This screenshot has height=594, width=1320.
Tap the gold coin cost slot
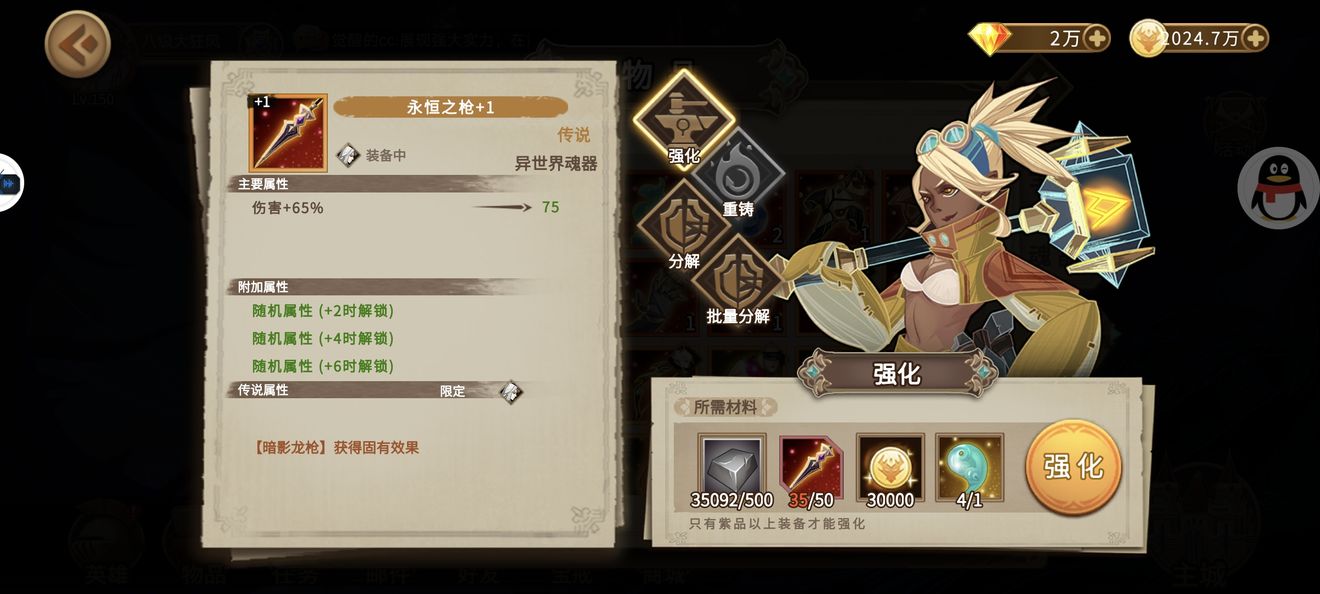click(890, 467)
